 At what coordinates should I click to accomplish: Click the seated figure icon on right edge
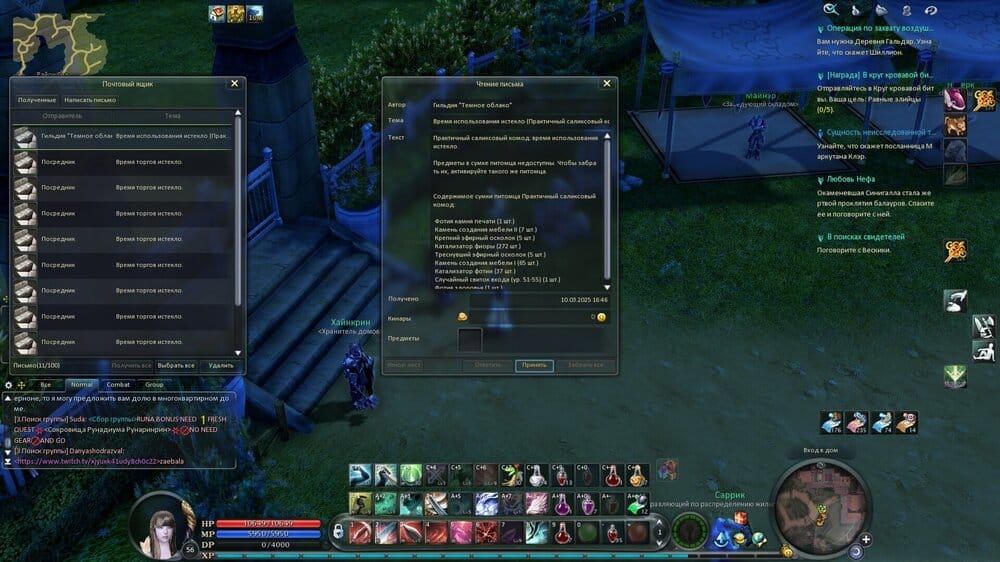[984, 351]
